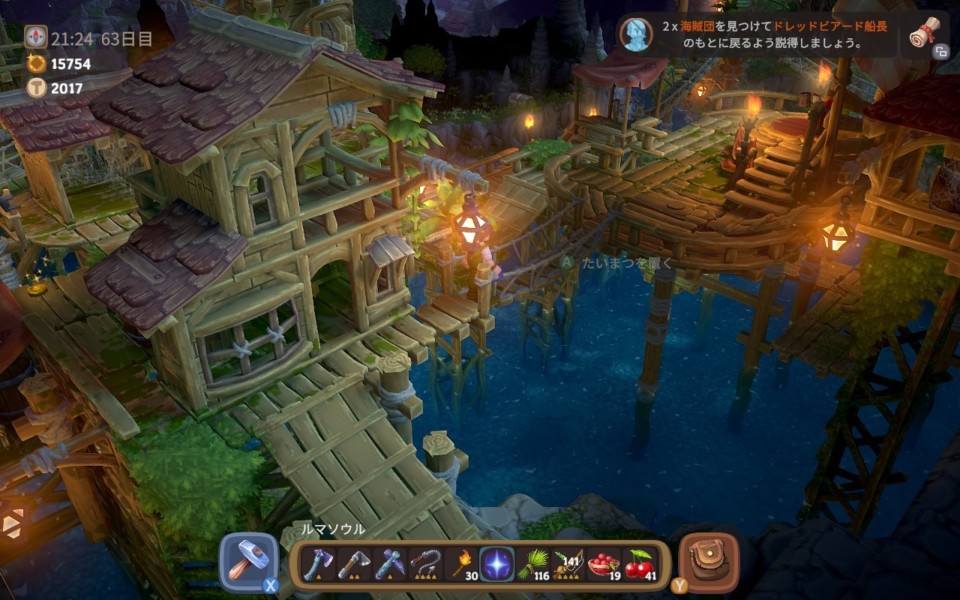Choose the red berry bowl slot
The image size is (960, 600).
[605, 563]
